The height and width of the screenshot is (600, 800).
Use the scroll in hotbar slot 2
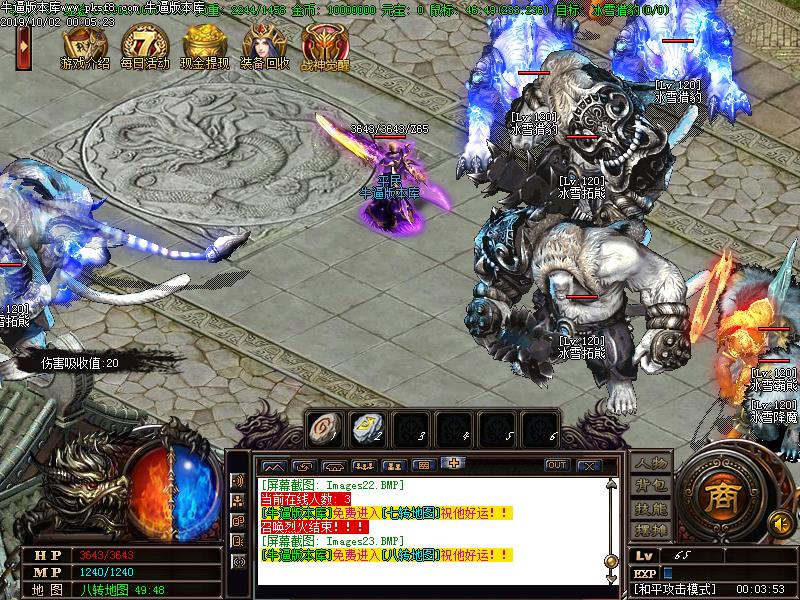(365, 428)
